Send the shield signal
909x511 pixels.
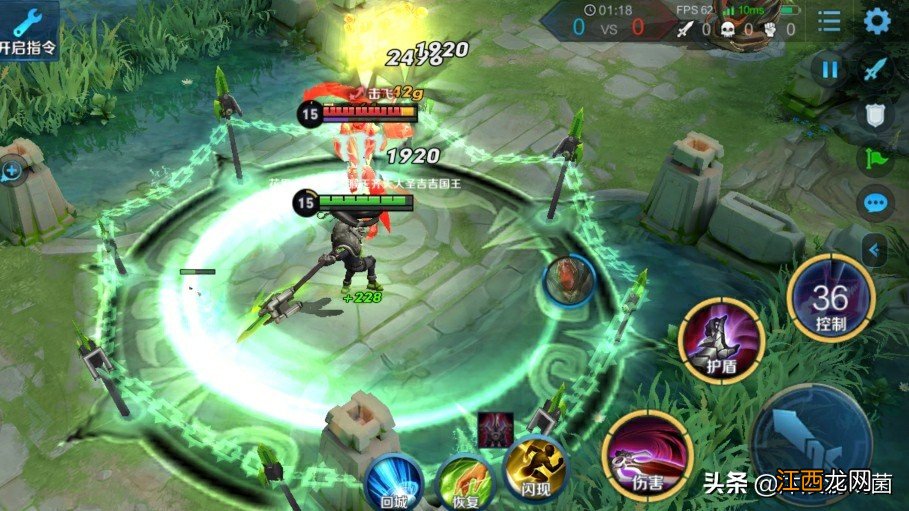click(876, 114)
